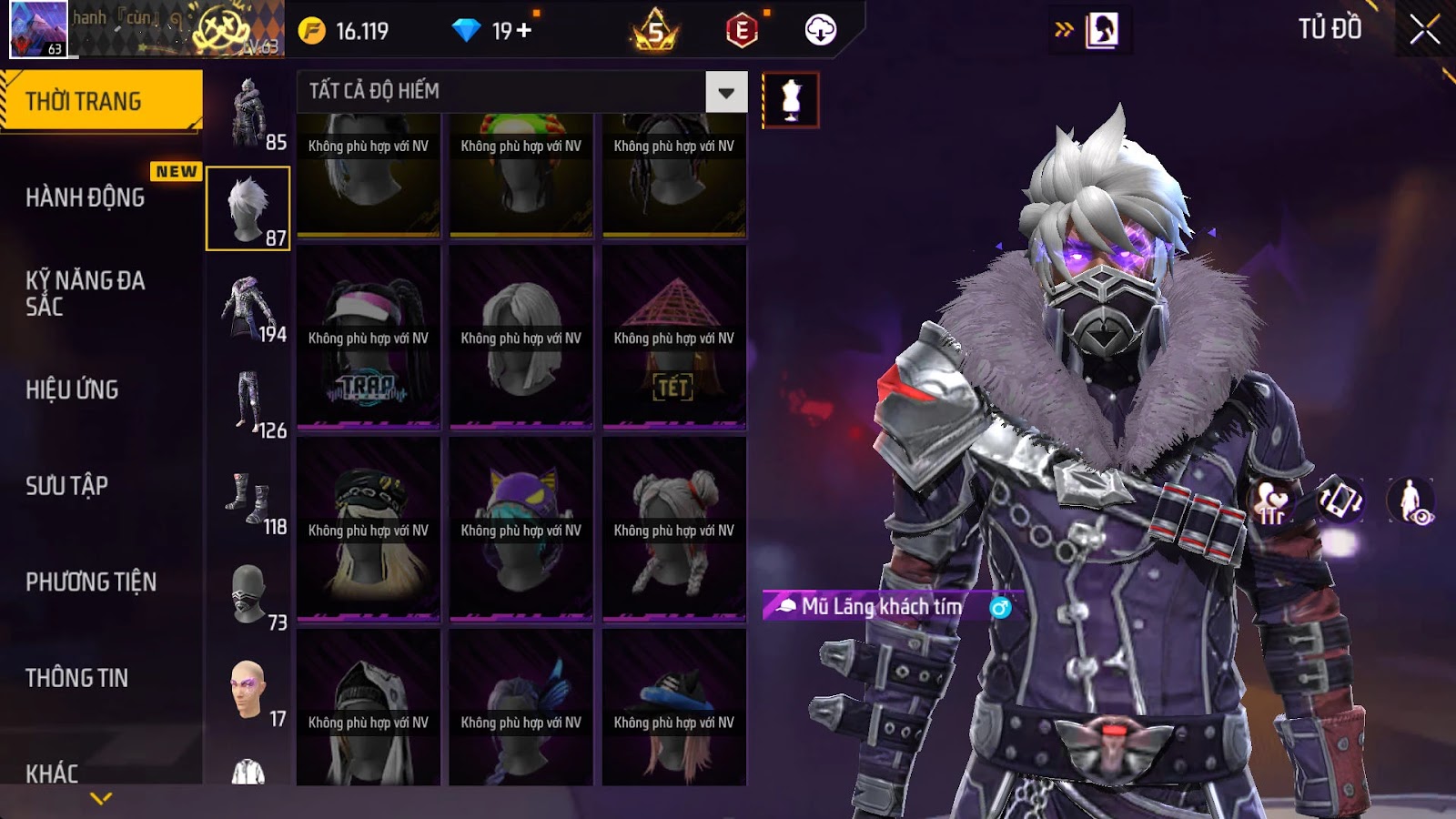1456x819 pixels.
Task: Open the Thời Trang tab
Action: click(101, 101)
